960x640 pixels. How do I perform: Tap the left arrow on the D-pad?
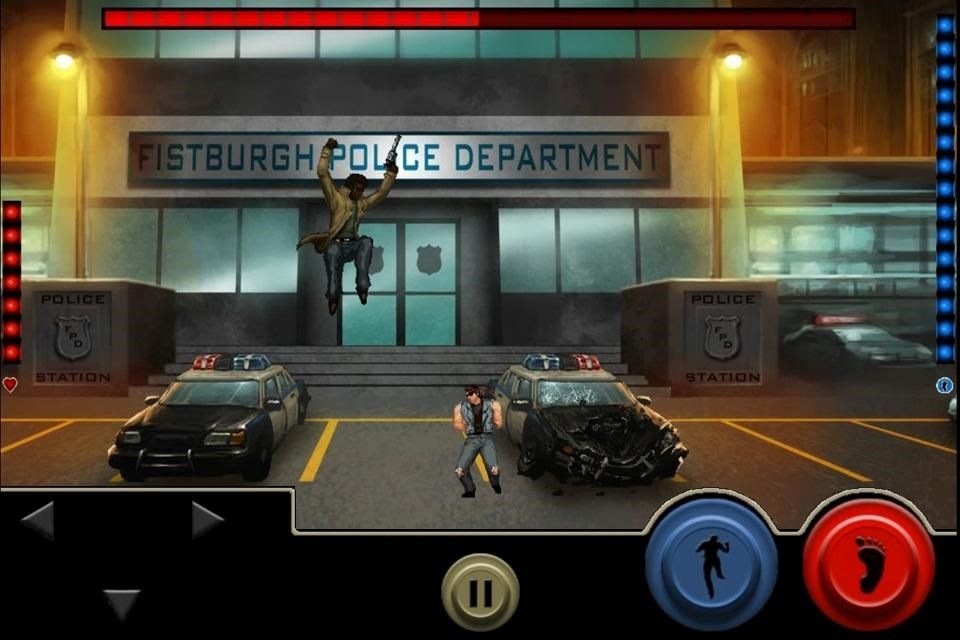(38, 520)
